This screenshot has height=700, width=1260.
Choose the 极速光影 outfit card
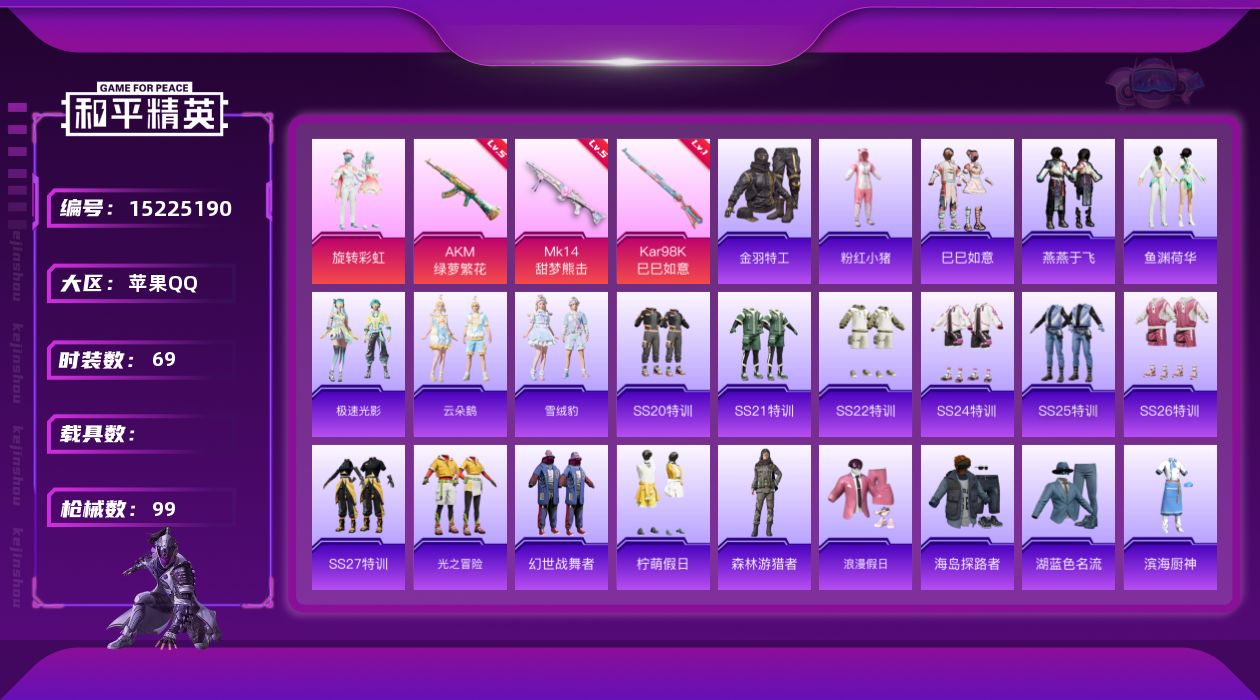(358, 364)
